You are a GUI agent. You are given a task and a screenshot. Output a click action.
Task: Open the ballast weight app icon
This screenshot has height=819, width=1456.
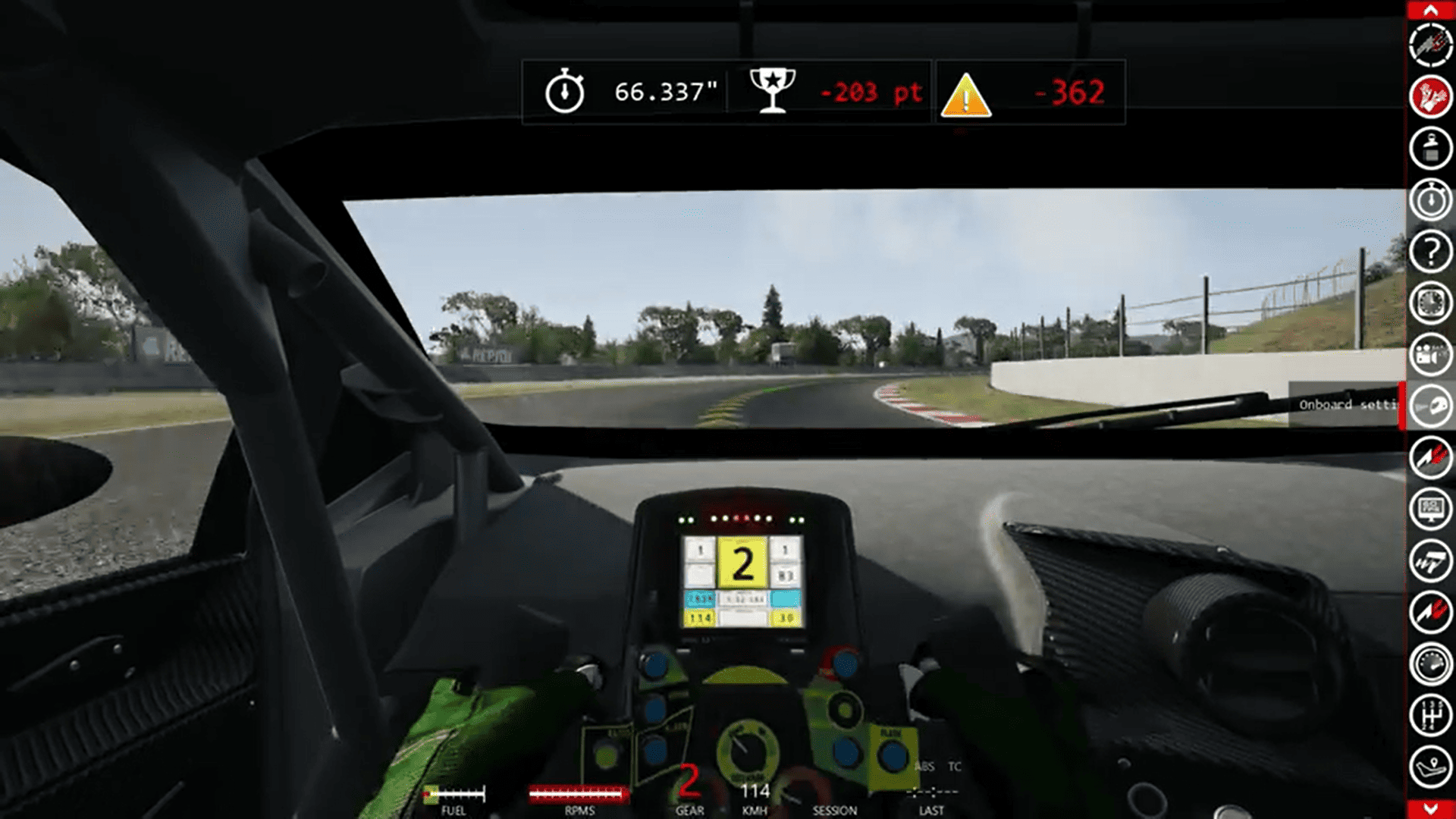tap(1430, 148)
